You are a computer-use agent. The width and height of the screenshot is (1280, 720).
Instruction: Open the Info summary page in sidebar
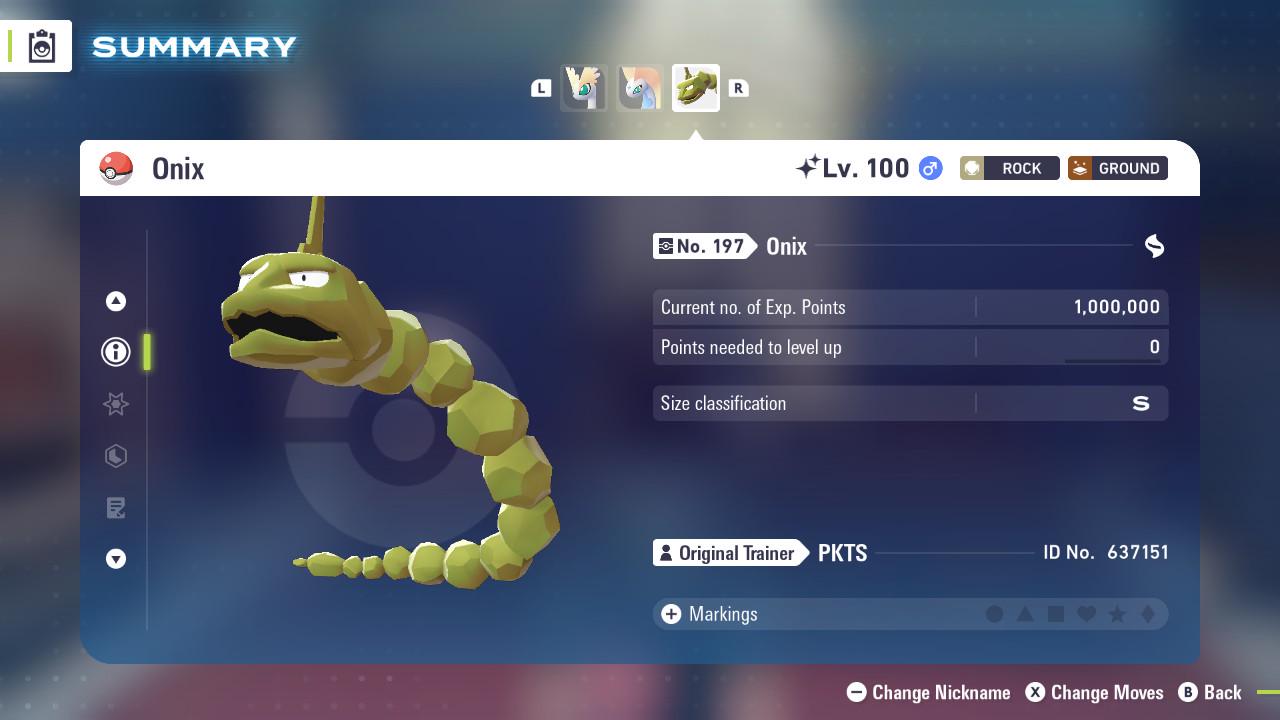pos(115,351)
